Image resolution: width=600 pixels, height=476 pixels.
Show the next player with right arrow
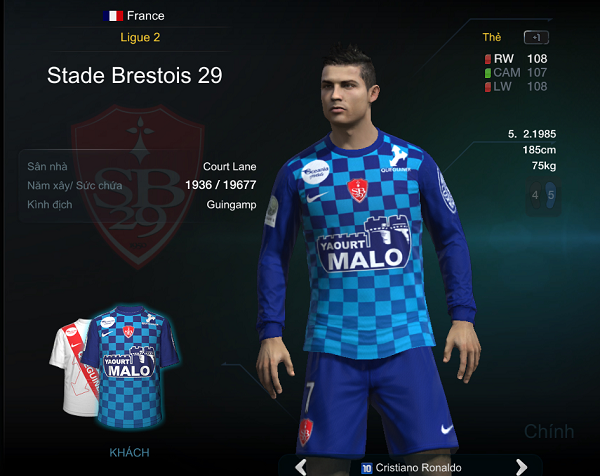(x=521, y=466)
